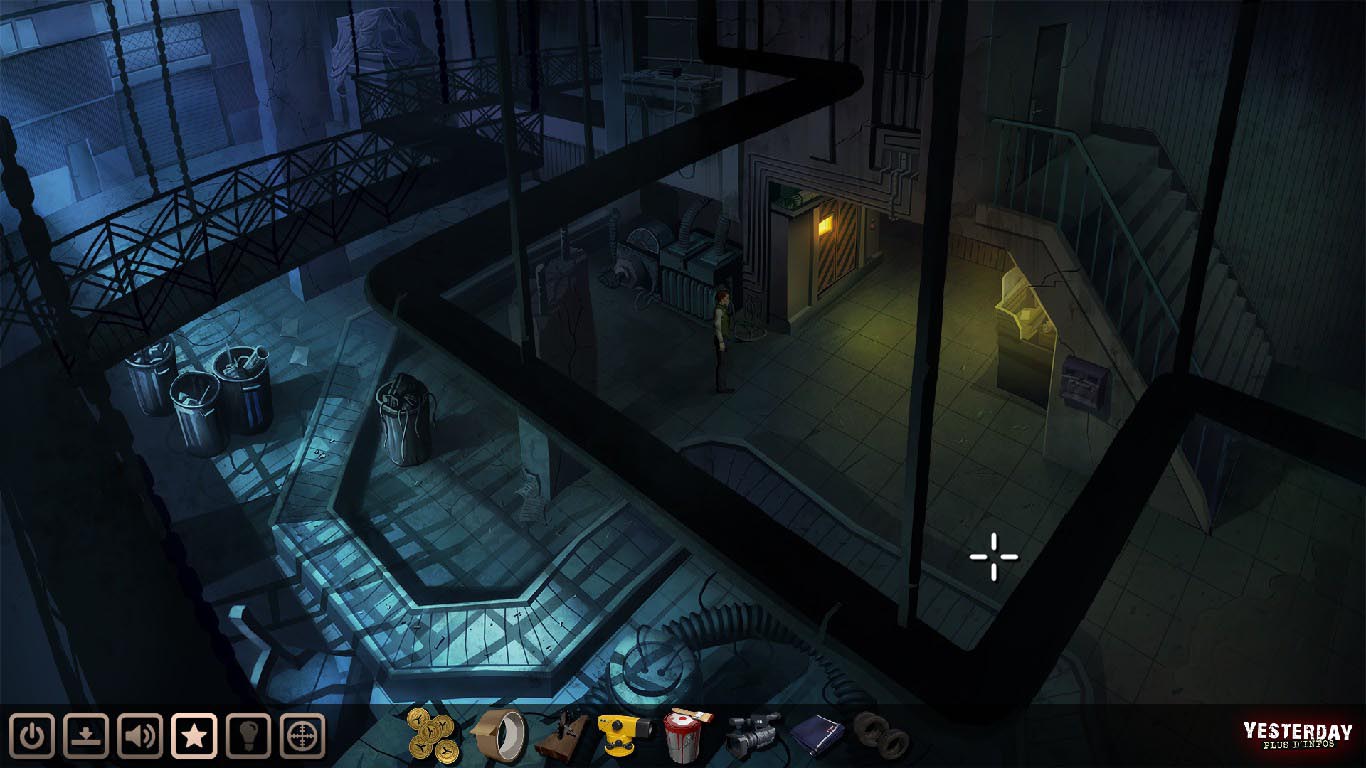This screenshot has width=1366, height=768.
Task: Select the brown wooden device item
Action: pos(561,737)
